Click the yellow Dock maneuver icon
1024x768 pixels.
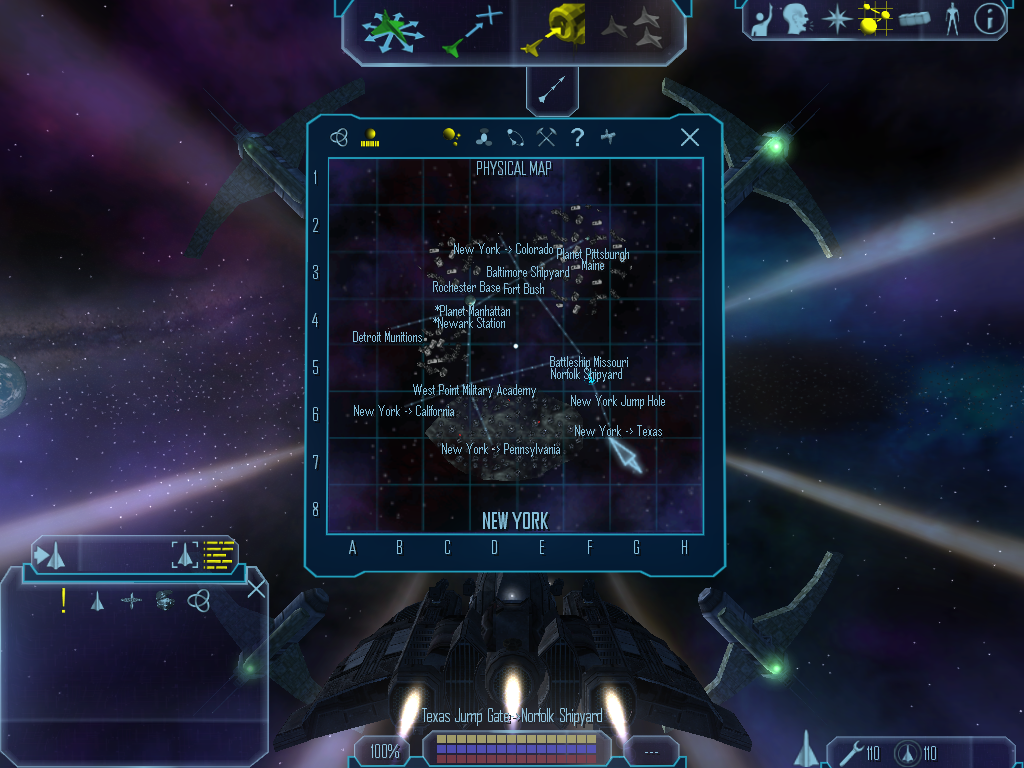[x=553, y=29]
